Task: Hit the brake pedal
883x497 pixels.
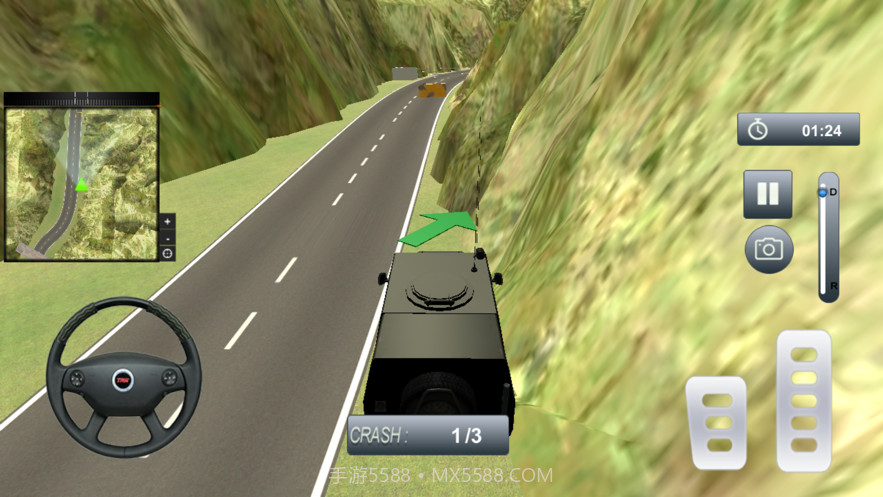Action: pos(715,422)
